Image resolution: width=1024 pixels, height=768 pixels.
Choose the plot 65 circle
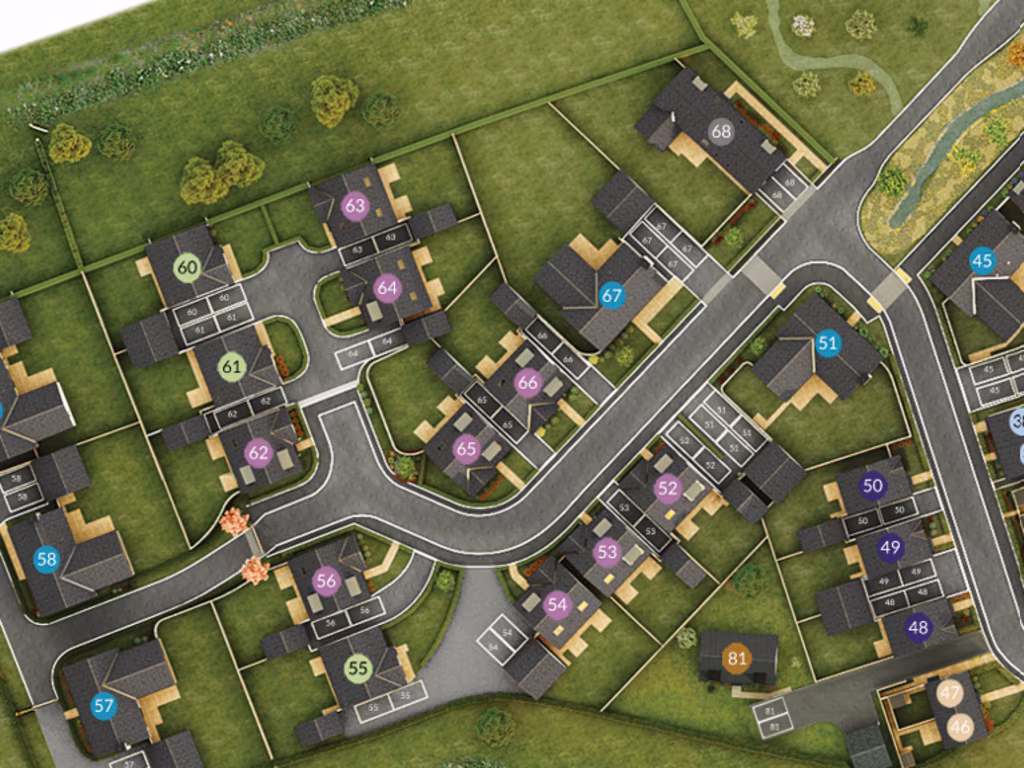coord(466,449)
